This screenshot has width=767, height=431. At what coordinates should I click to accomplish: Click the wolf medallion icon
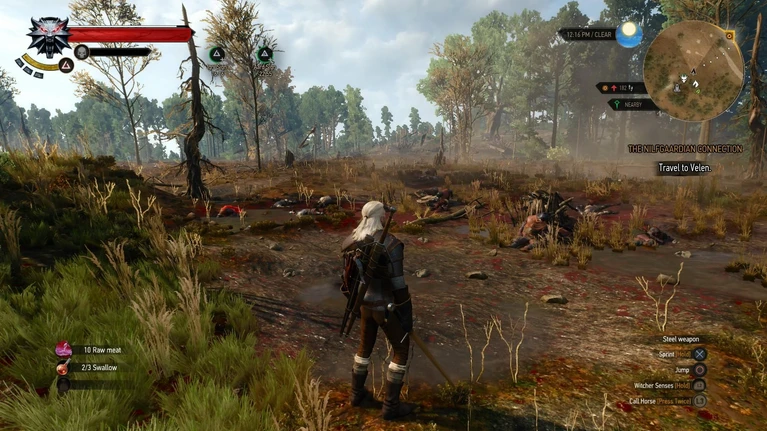pos(47,36)
